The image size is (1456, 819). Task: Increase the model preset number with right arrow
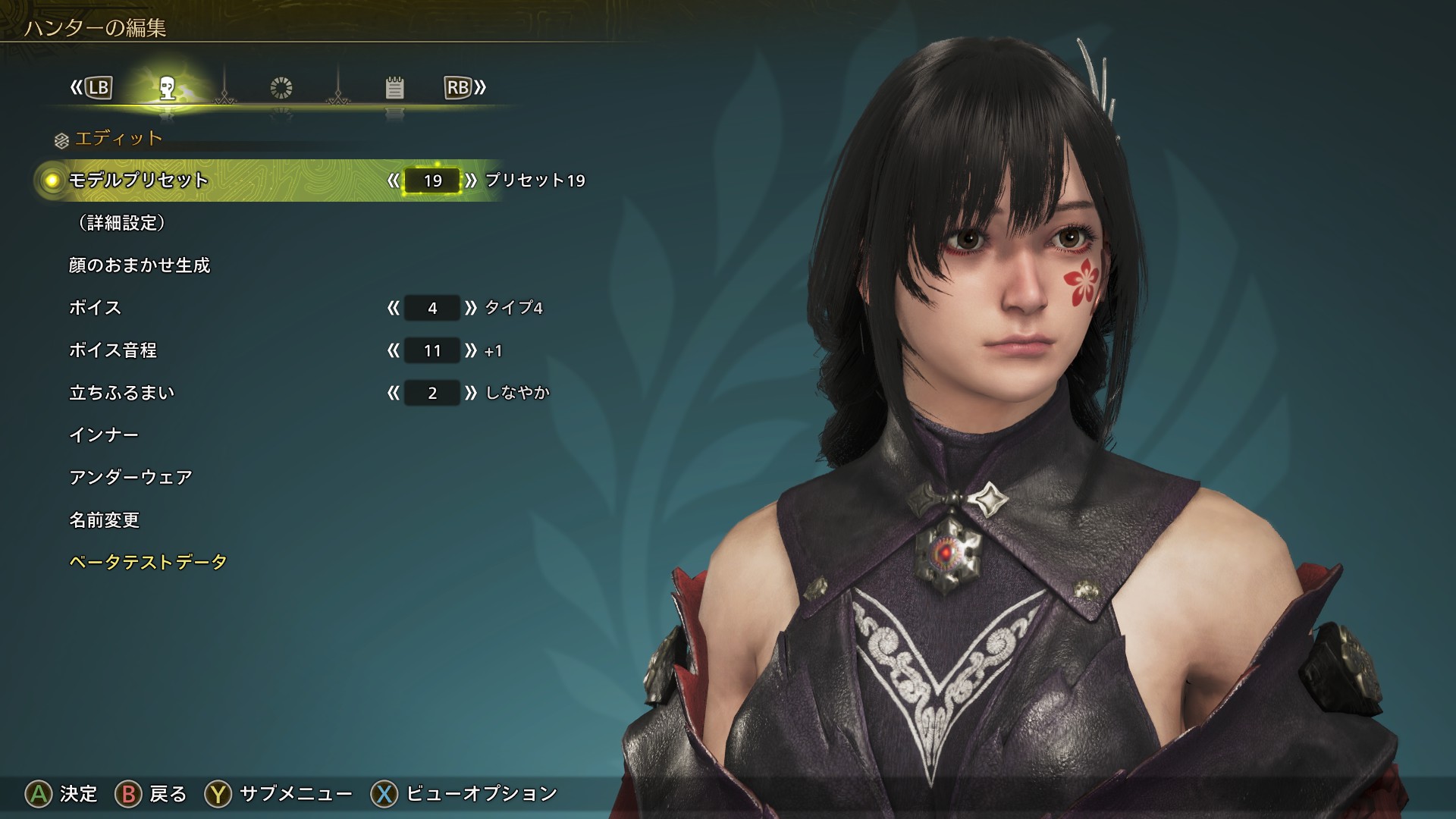click(471, 180)
